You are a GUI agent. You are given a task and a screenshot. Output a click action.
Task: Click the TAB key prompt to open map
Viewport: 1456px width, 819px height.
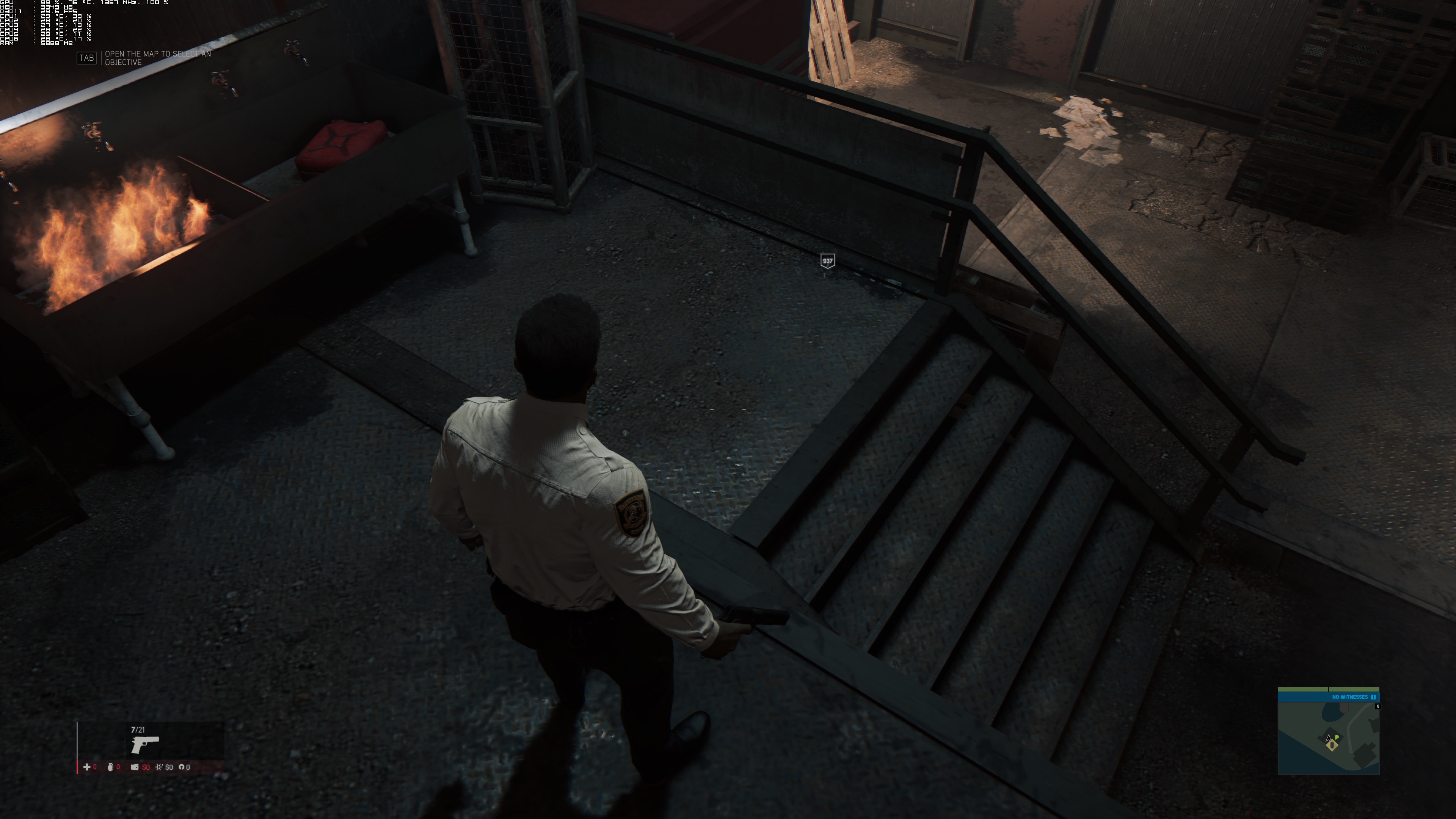tap(86, 58)
